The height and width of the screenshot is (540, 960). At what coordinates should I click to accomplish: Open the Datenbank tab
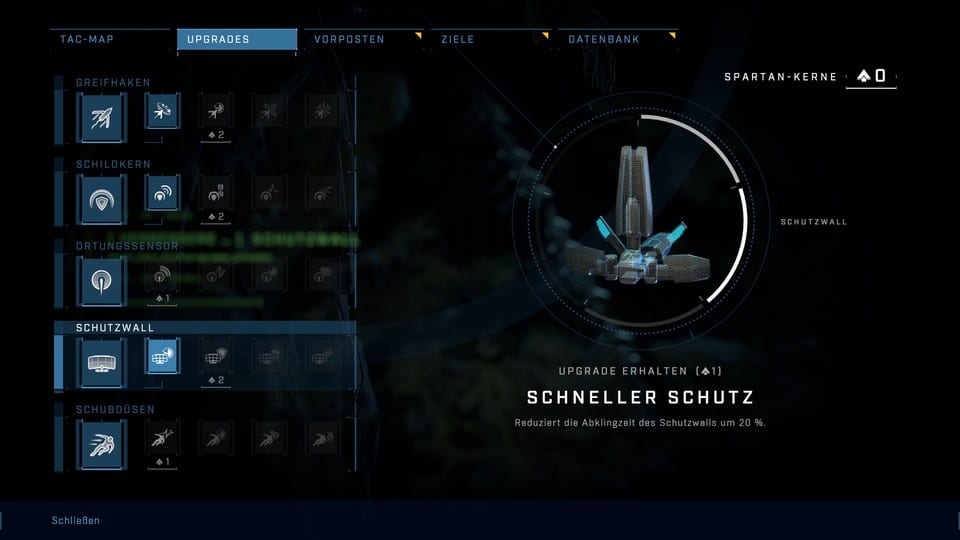617,40
